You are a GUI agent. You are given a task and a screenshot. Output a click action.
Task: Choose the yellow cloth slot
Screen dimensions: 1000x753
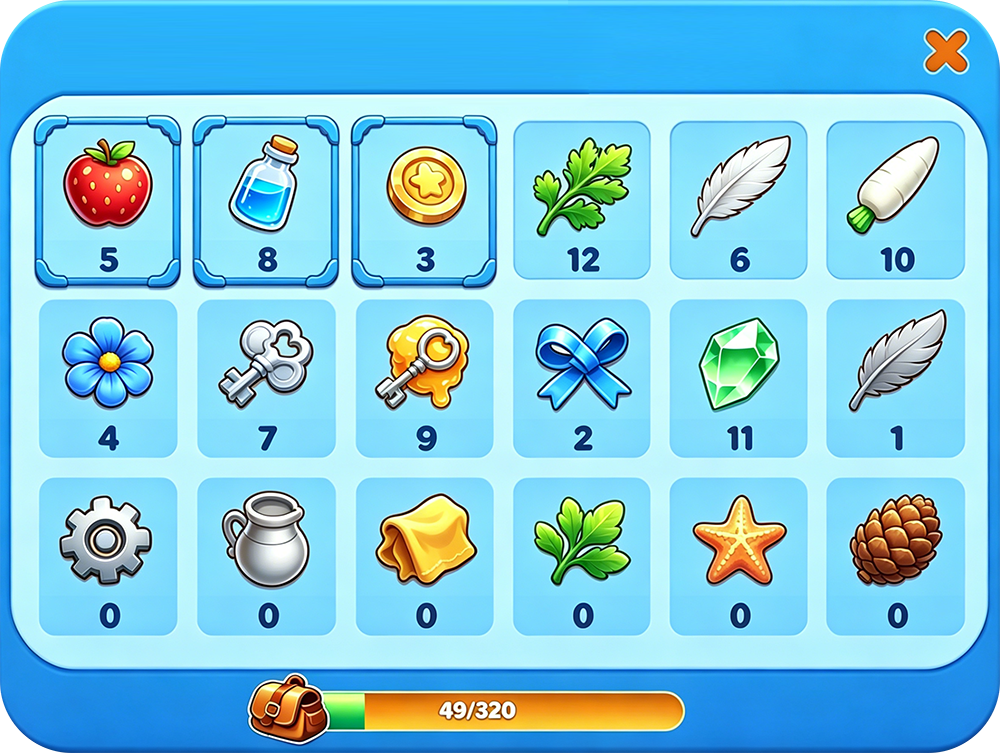click(x=425, y=556)
